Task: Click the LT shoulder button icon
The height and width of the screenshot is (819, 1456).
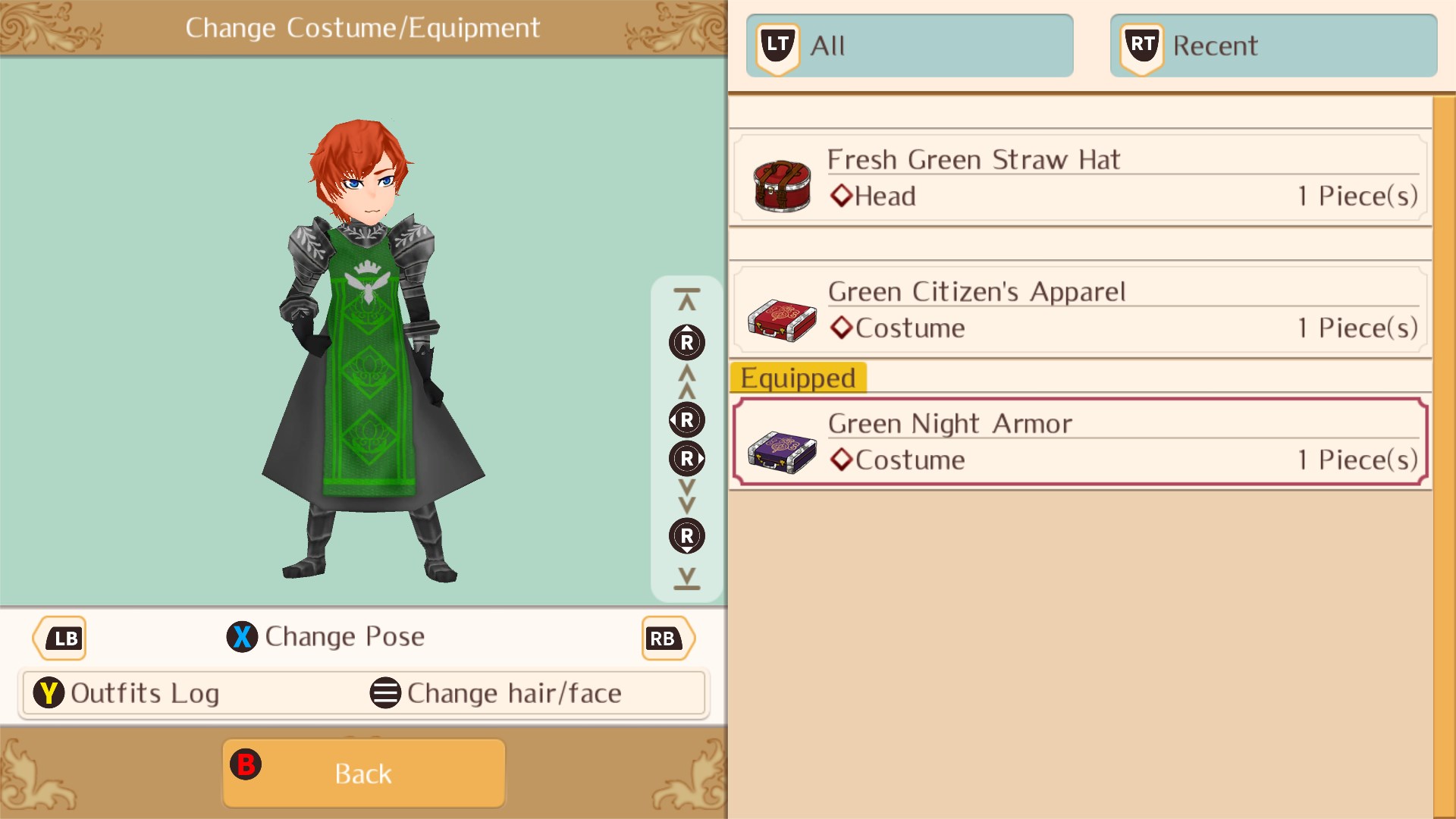Action: point(777,44)
